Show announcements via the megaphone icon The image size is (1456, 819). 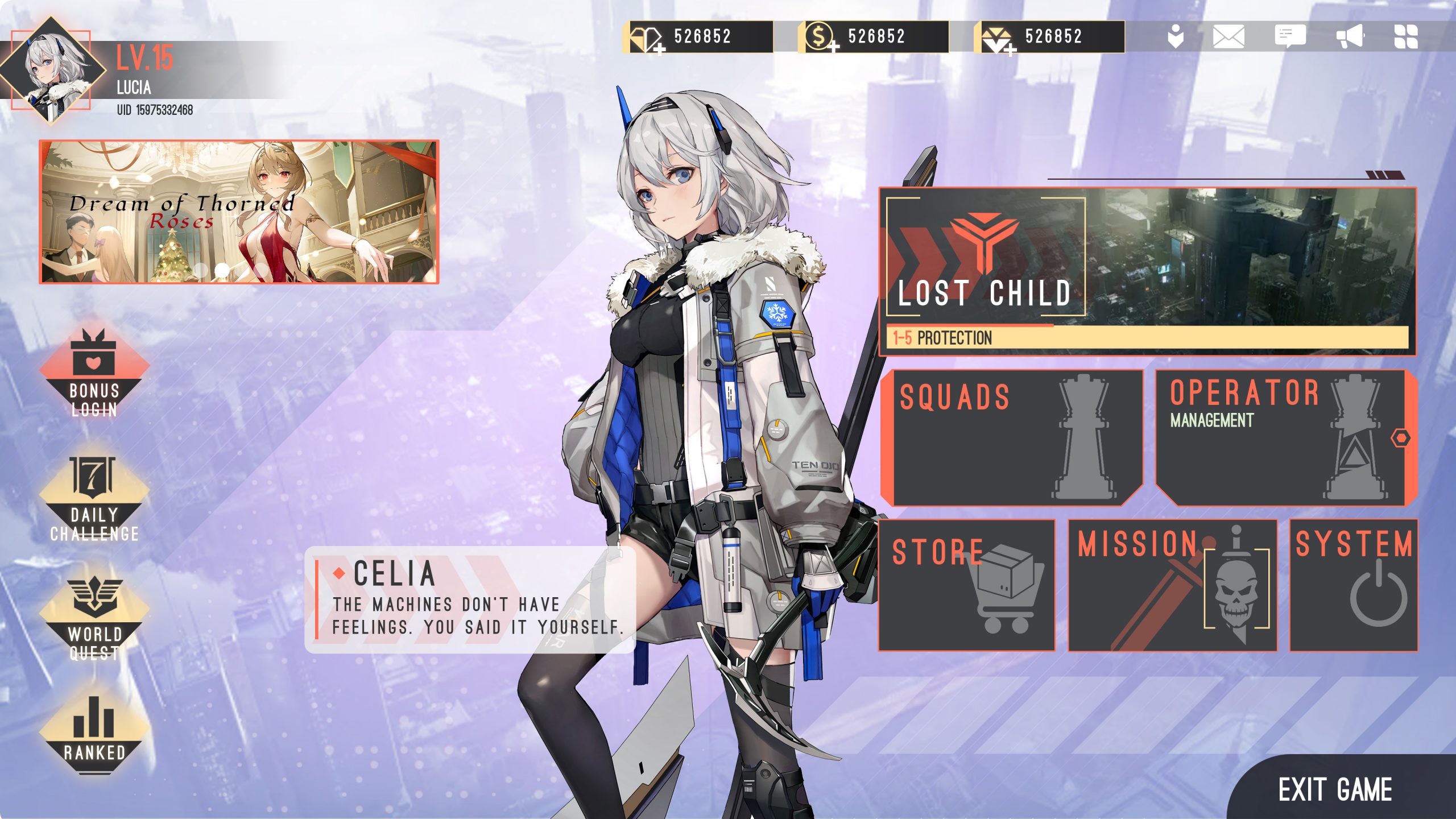click(x=1350, y=37)
